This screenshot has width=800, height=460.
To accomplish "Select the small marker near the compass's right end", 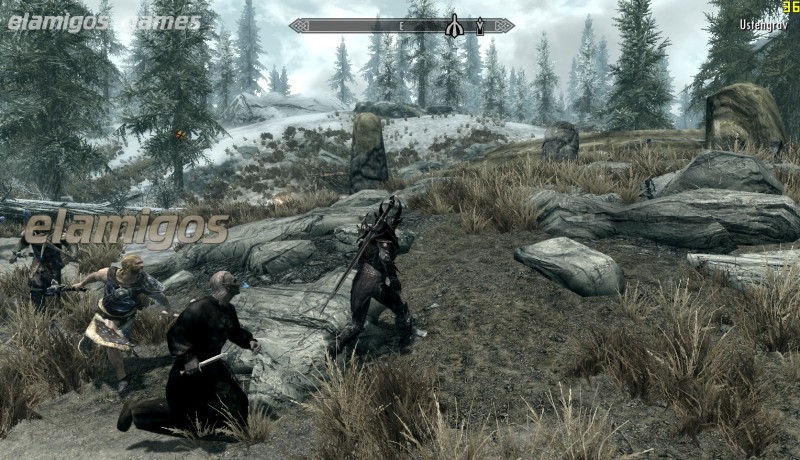I will [x=479, y=26].
